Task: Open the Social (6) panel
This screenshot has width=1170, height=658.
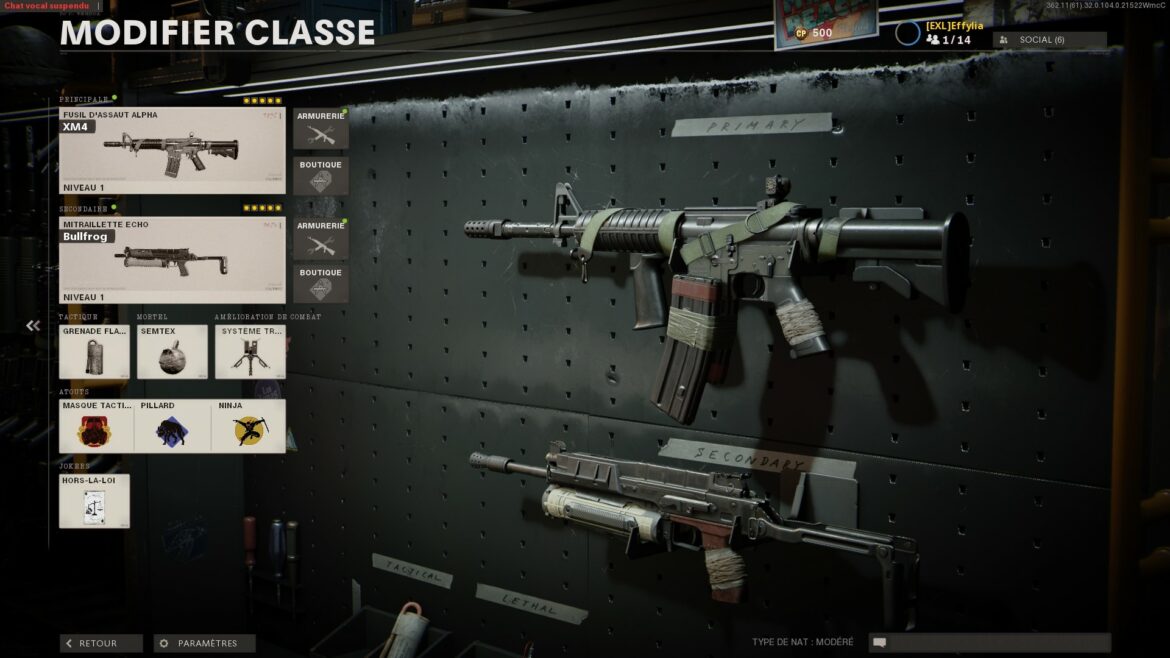Action: point(1049,40)
